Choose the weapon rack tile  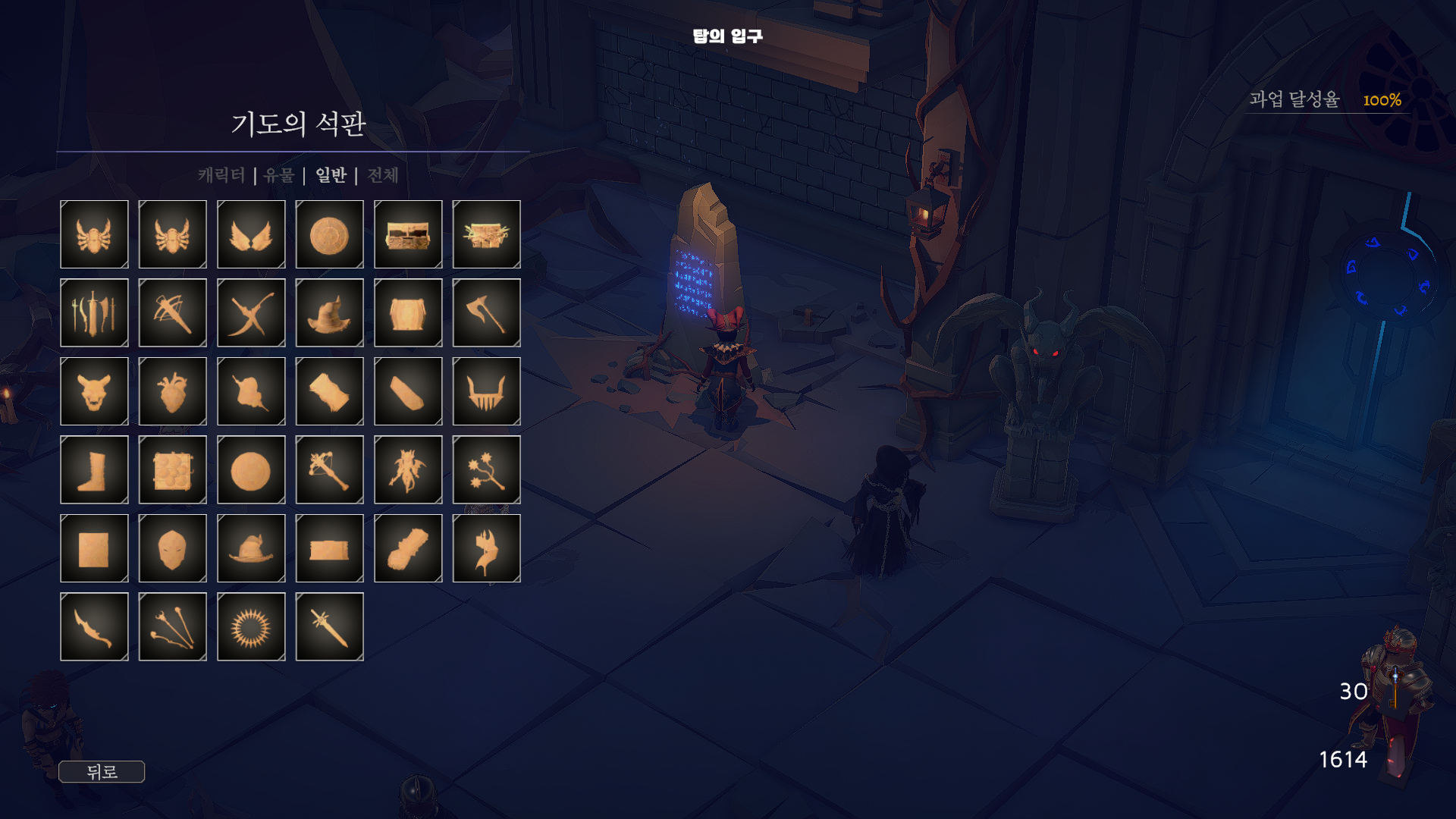[x=94, y=312]
